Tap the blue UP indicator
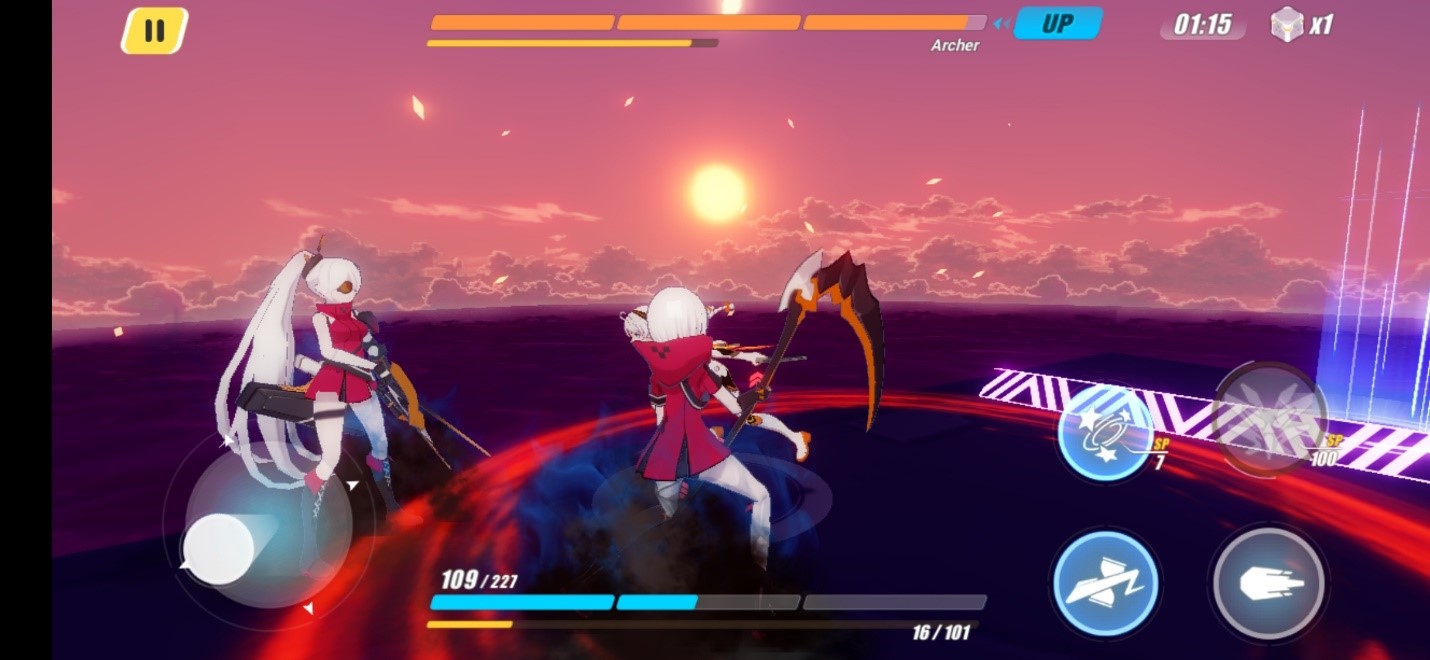 (1057, 24)
